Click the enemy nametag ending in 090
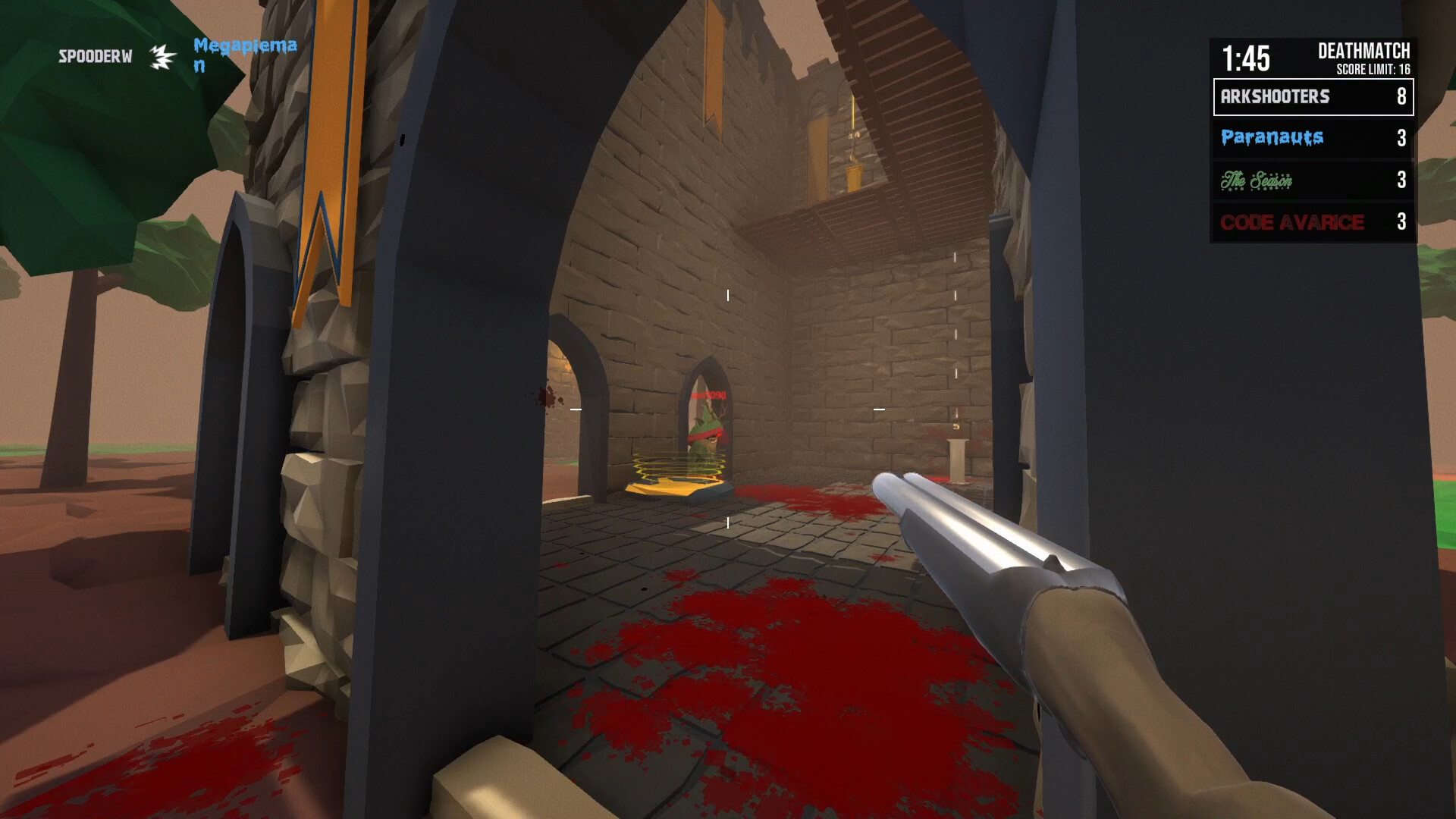The image size is (1456, 819). click(x=708, y=397)
